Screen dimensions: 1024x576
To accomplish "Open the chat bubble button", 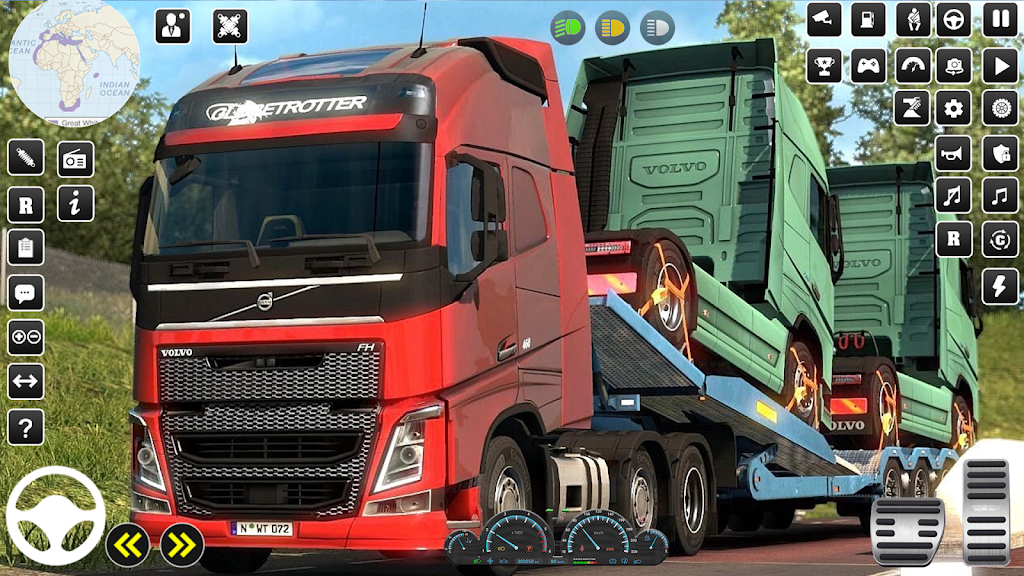I will coord(25,293).
